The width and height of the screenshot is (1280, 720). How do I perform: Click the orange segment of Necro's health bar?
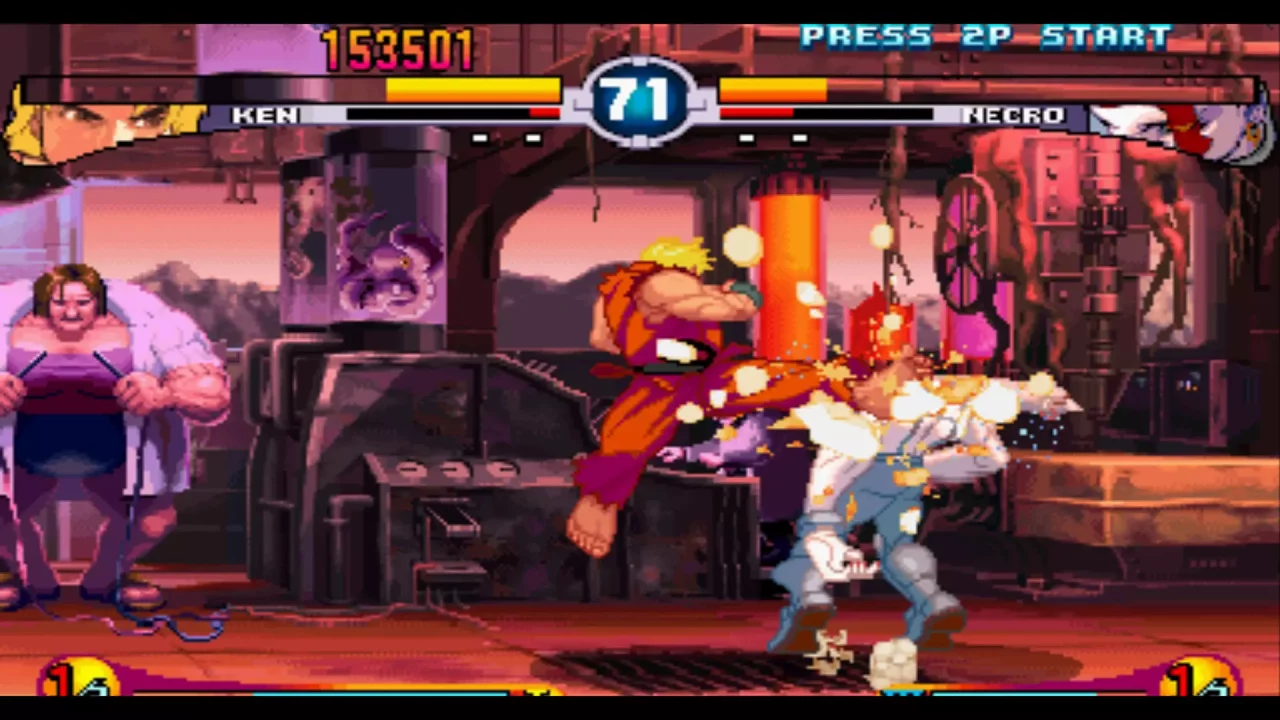pos(775,90)
